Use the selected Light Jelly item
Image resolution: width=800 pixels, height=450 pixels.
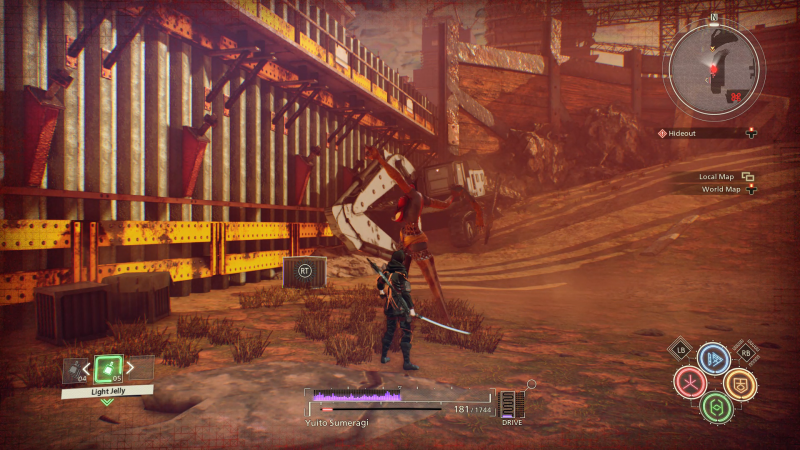[107, 368]
